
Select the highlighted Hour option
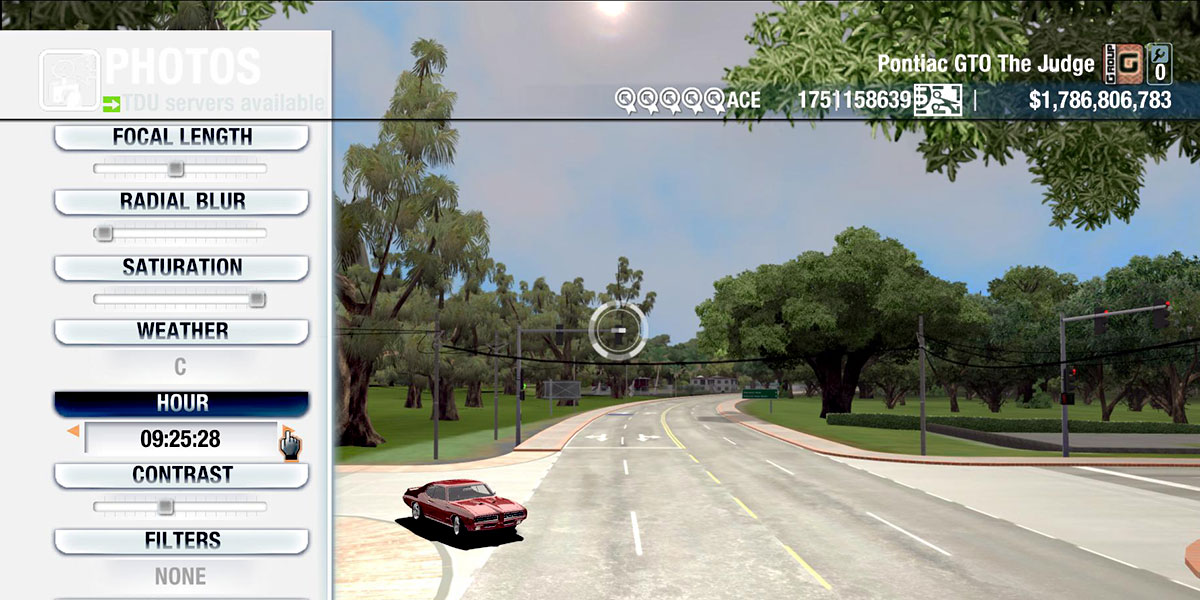(181, 403)
